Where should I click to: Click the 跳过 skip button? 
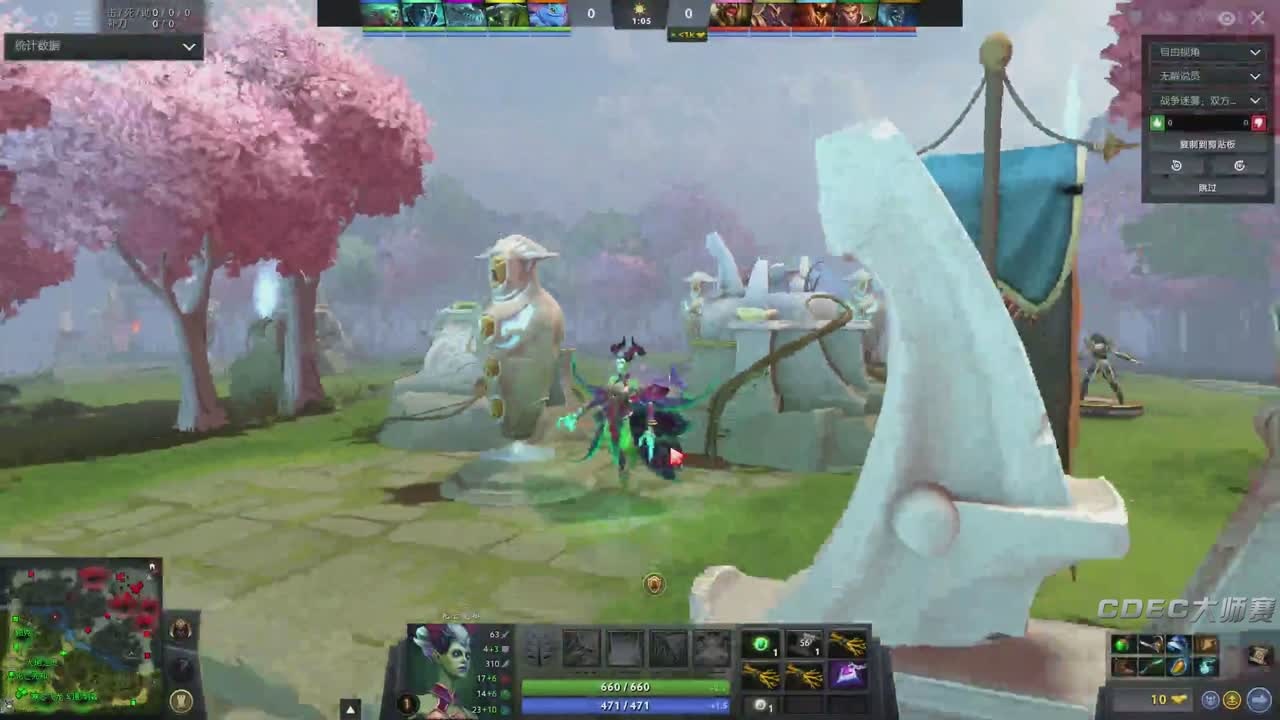point(1208,188)
